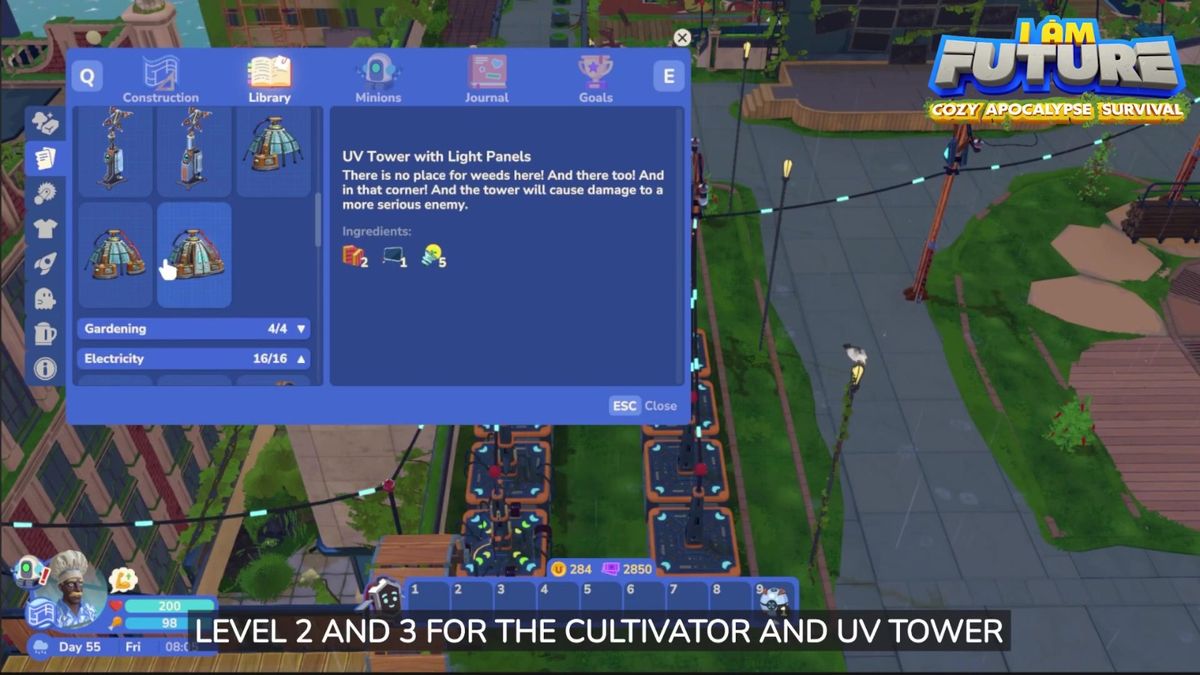Close the menu with the X button
The width and height of the screenshot is (1200, 675).
point(682,38)
